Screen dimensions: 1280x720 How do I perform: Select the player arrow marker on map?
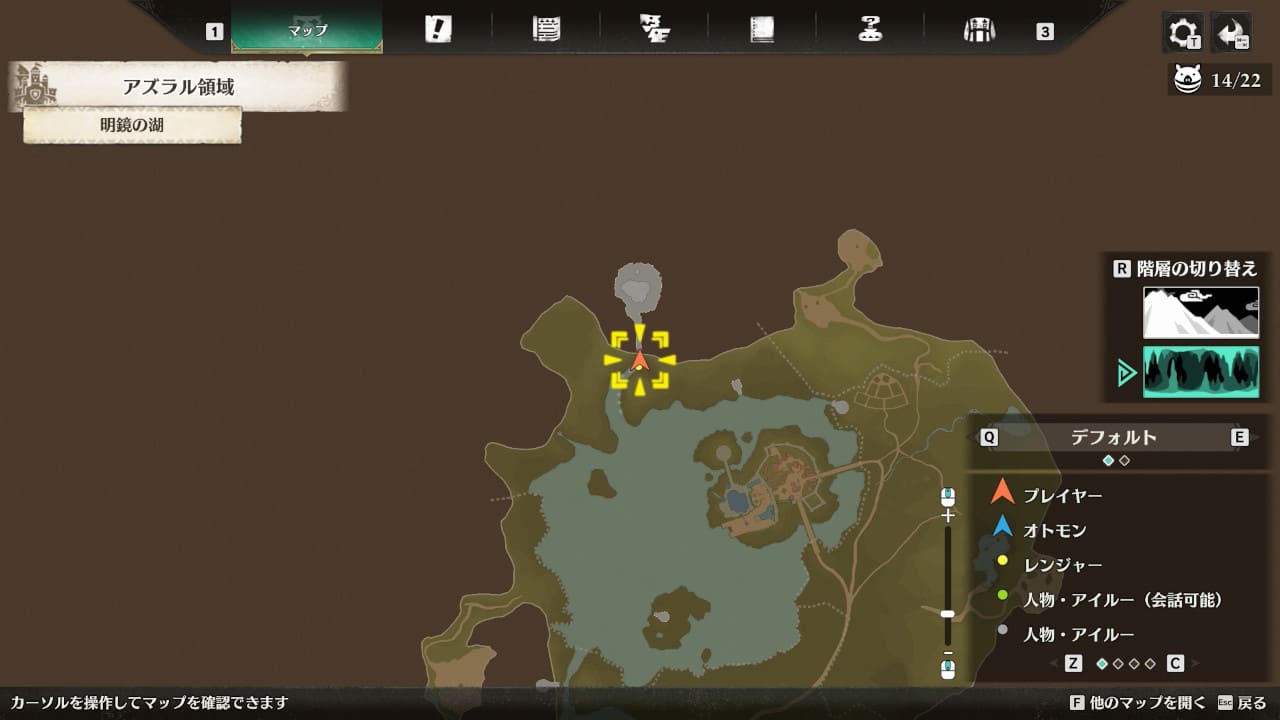(x=640, y=360)
